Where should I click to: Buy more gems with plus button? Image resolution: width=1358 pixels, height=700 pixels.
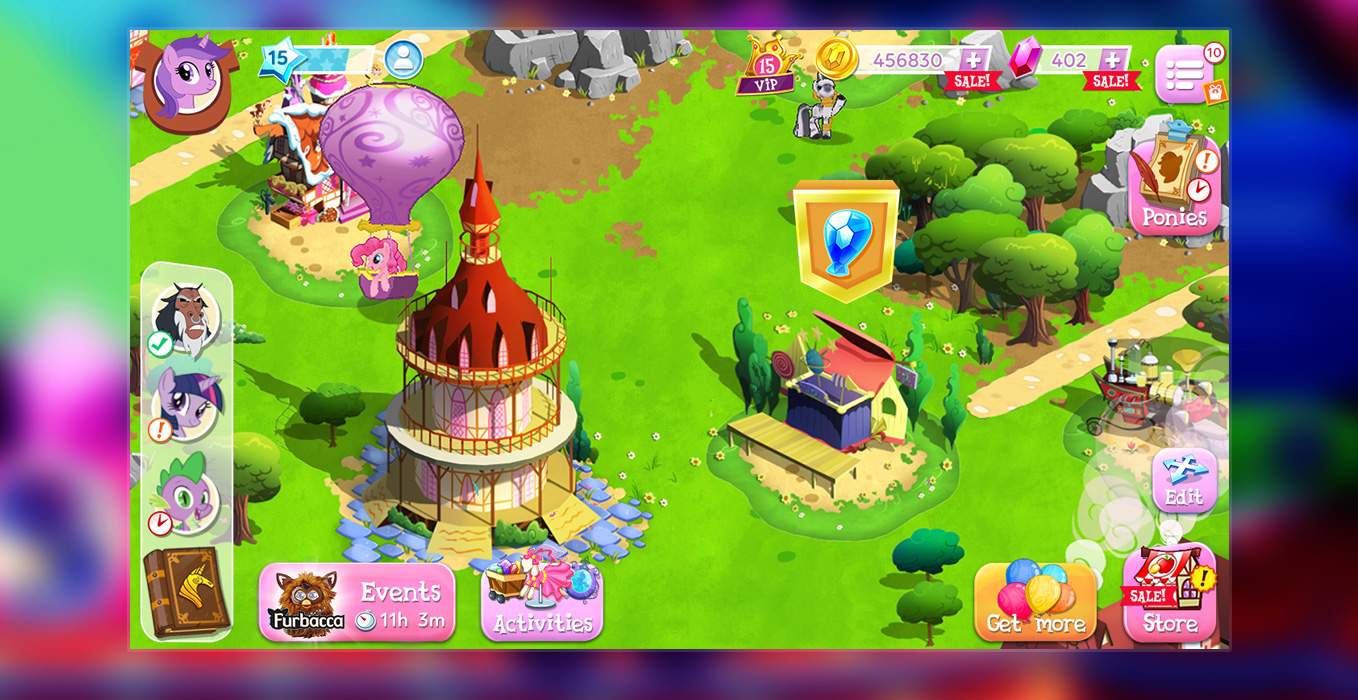[1113, 59]
